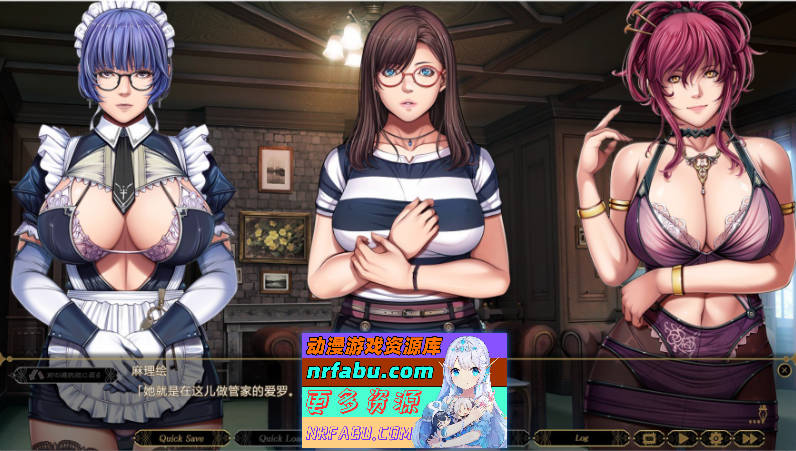Hide the dialogue box with the X

click(x=784, y=370)
